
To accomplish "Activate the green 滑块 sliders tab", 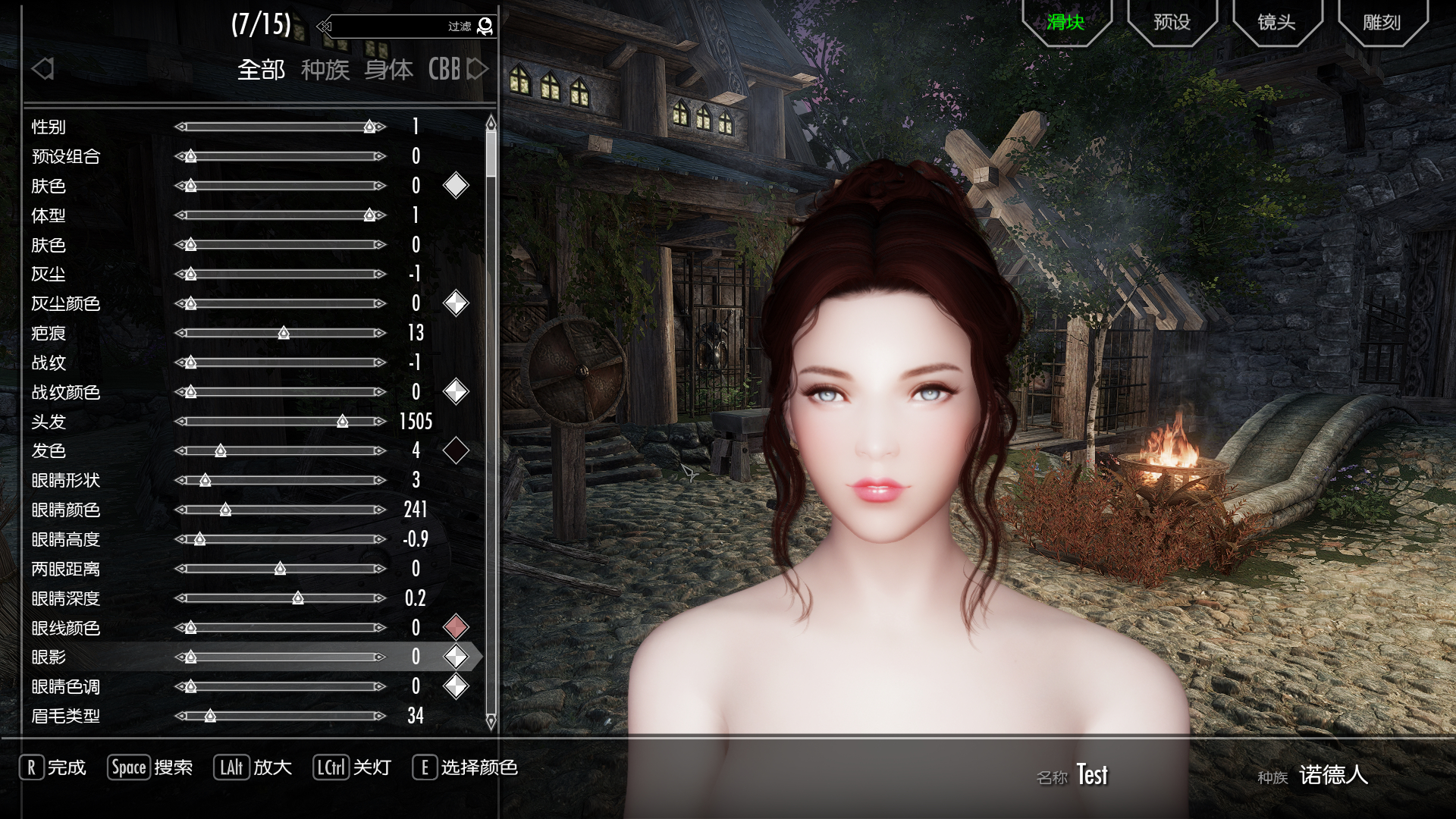I will (x=1065, y=22).
